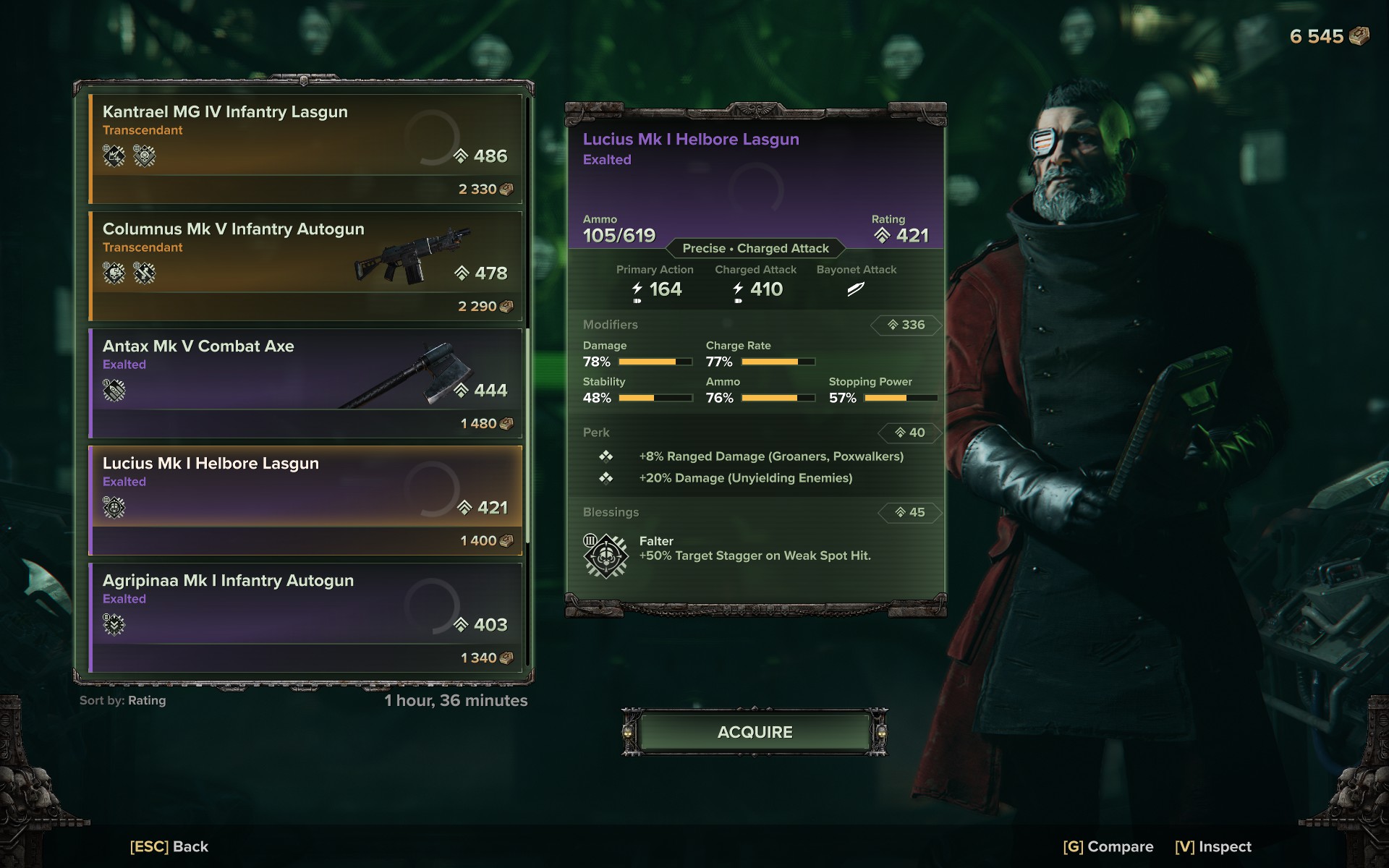Image resolution: width=1389 pixels, height=868 pixels.
Task: Acquire the selected weapon
Action: point(755,732)
